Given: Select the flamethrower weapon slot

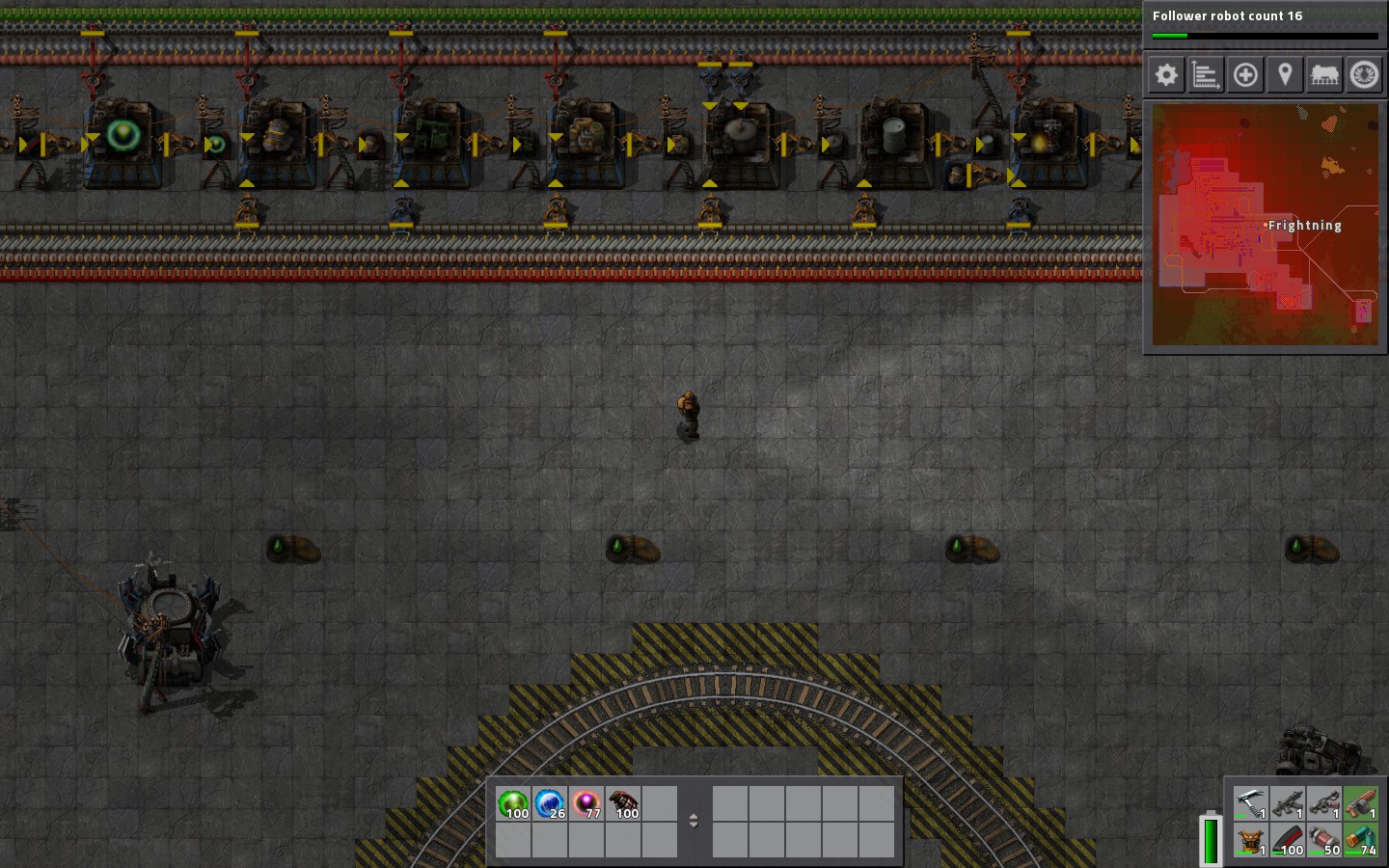Looking at the screenshot, I should tap(1324, 803).
